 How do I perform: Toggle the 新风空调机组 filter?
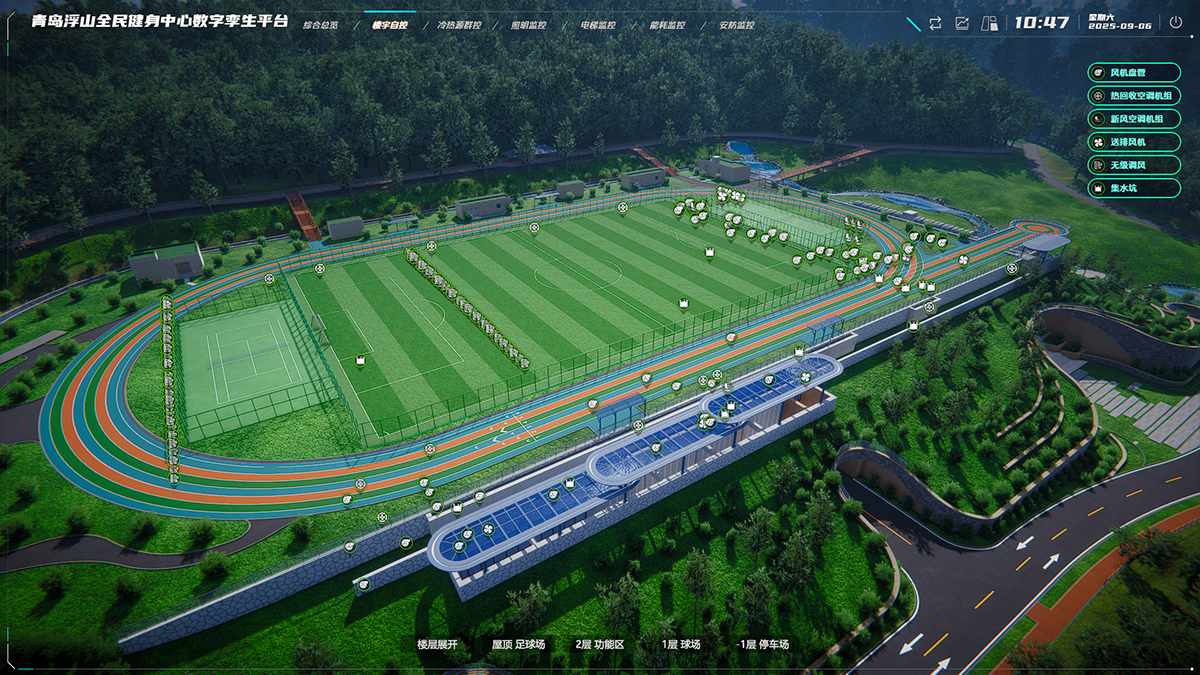1133,119
